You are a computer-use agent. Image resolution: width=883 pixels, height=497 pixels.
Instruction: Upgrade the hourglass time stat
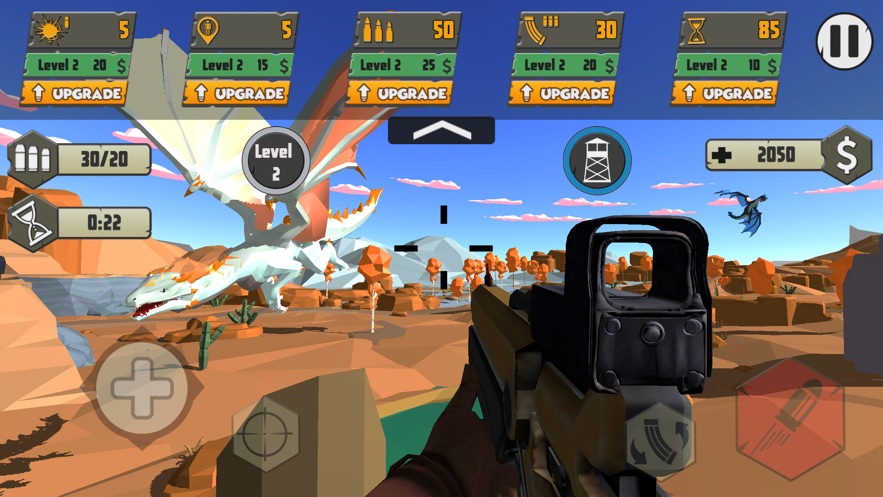[727, 94]
